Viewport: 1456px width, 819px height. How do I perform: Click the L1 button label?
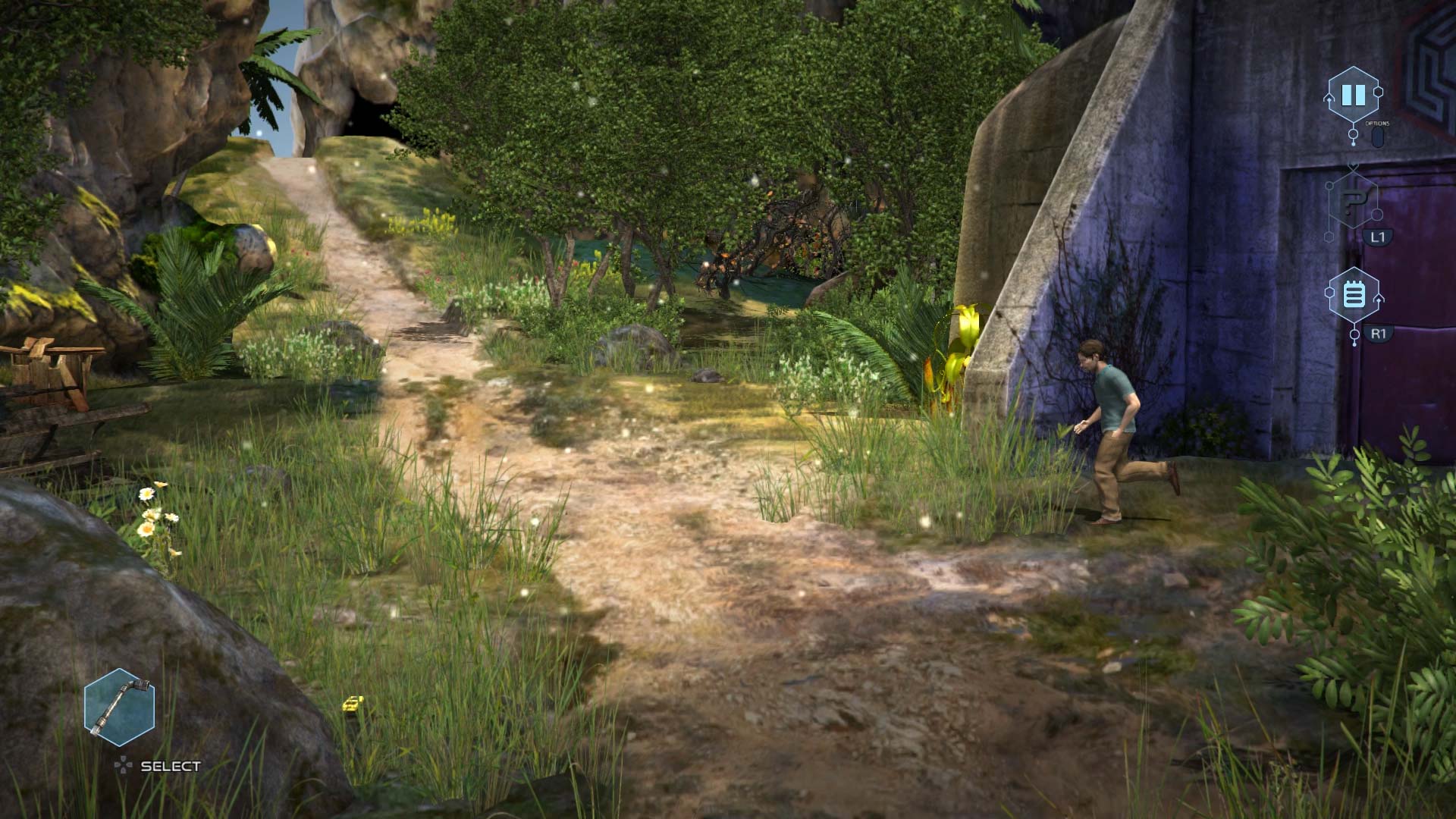point(1379,236)
